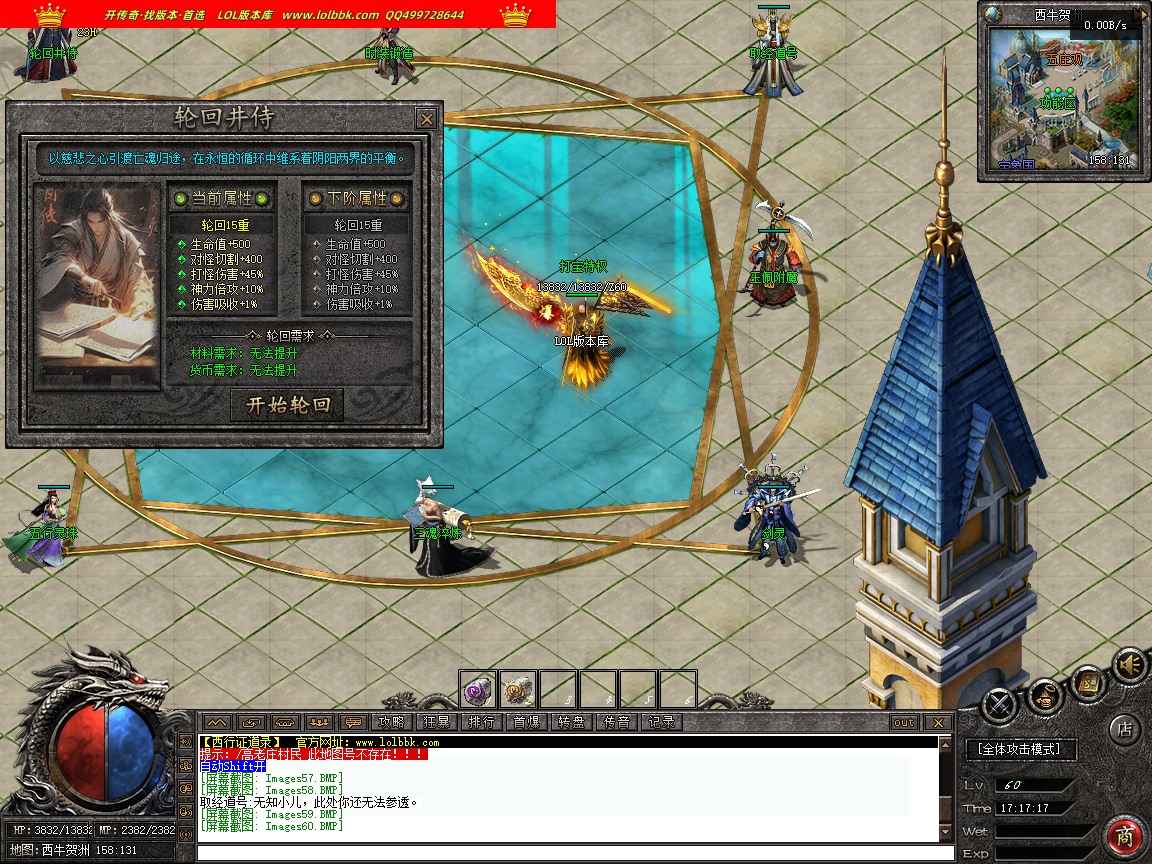
Task: Activate the 传音 broadcast button
Action: [616, 722]
